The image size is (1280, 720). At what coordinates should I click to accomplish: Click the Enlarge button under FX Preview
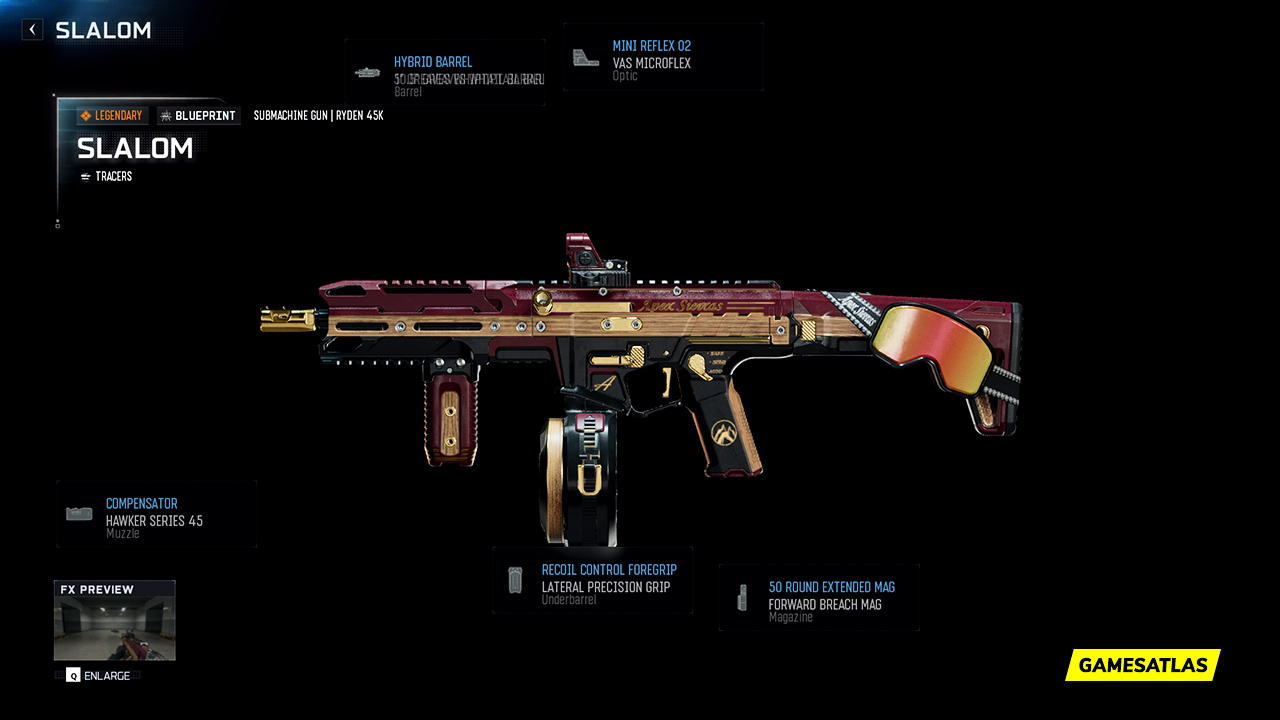(97, 676)
